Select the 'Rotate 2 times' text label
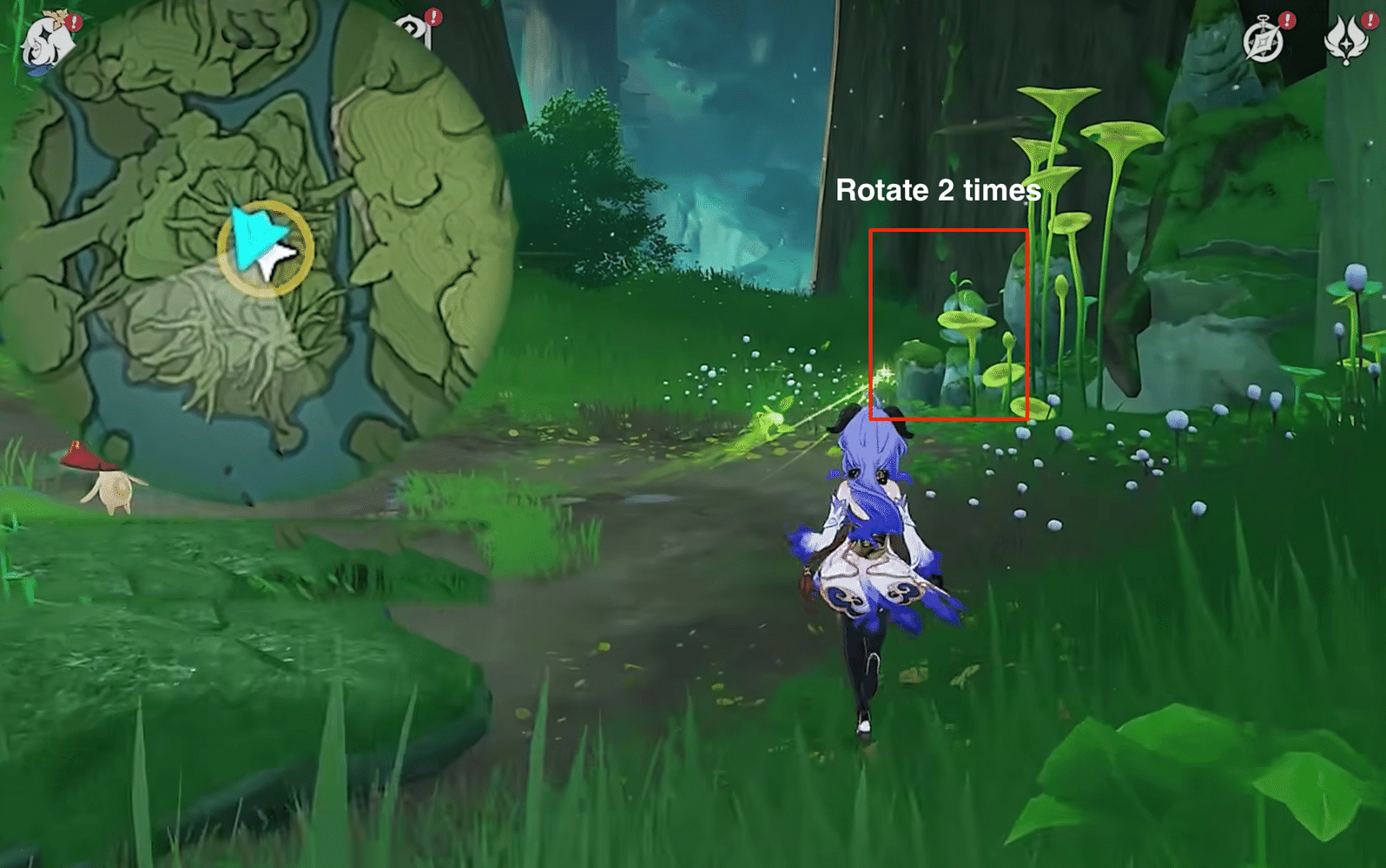This screenshot has height=868, width=1386. click(x=938, y=189)
